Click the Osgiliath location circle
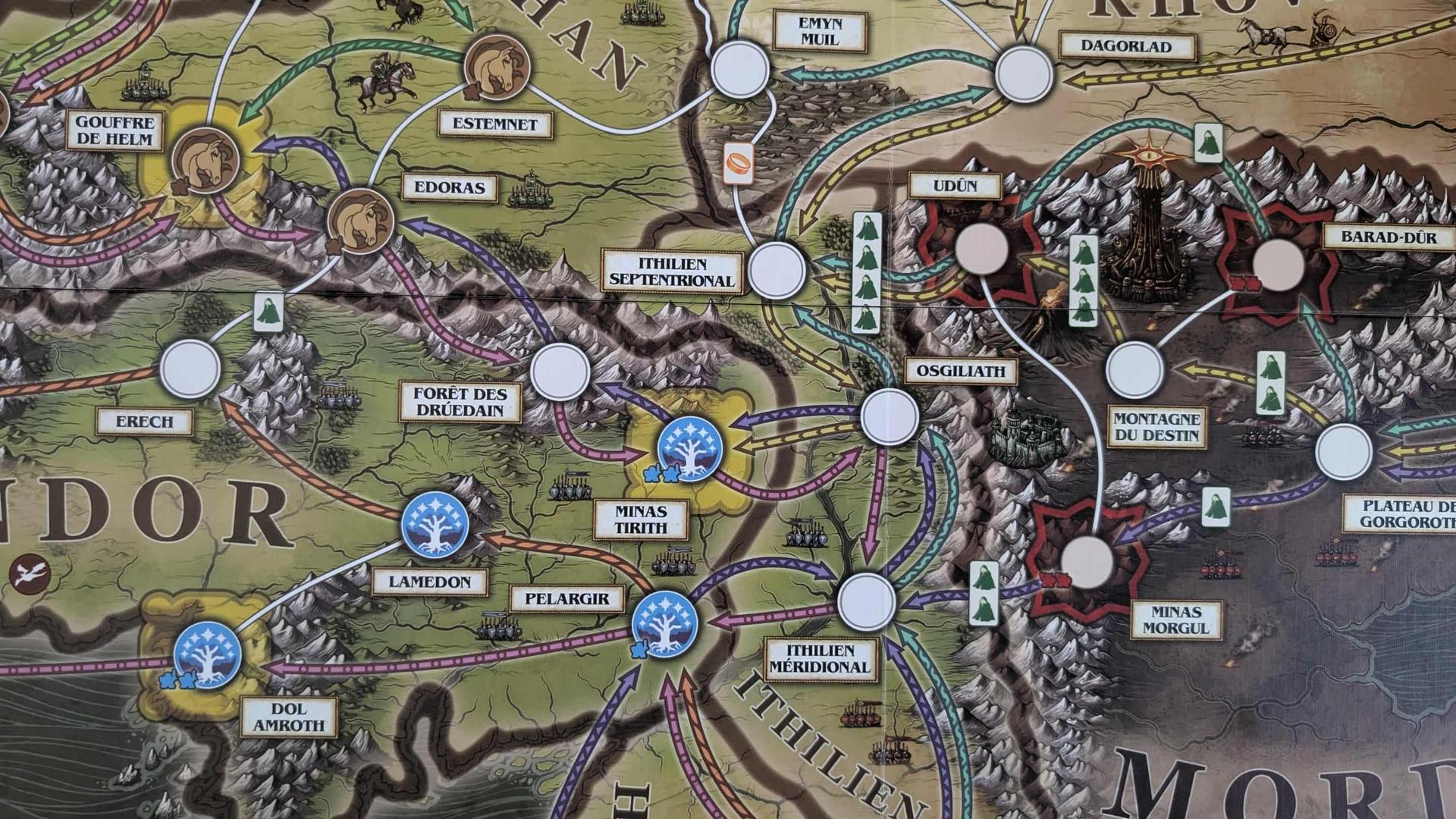 pos(889,416)
